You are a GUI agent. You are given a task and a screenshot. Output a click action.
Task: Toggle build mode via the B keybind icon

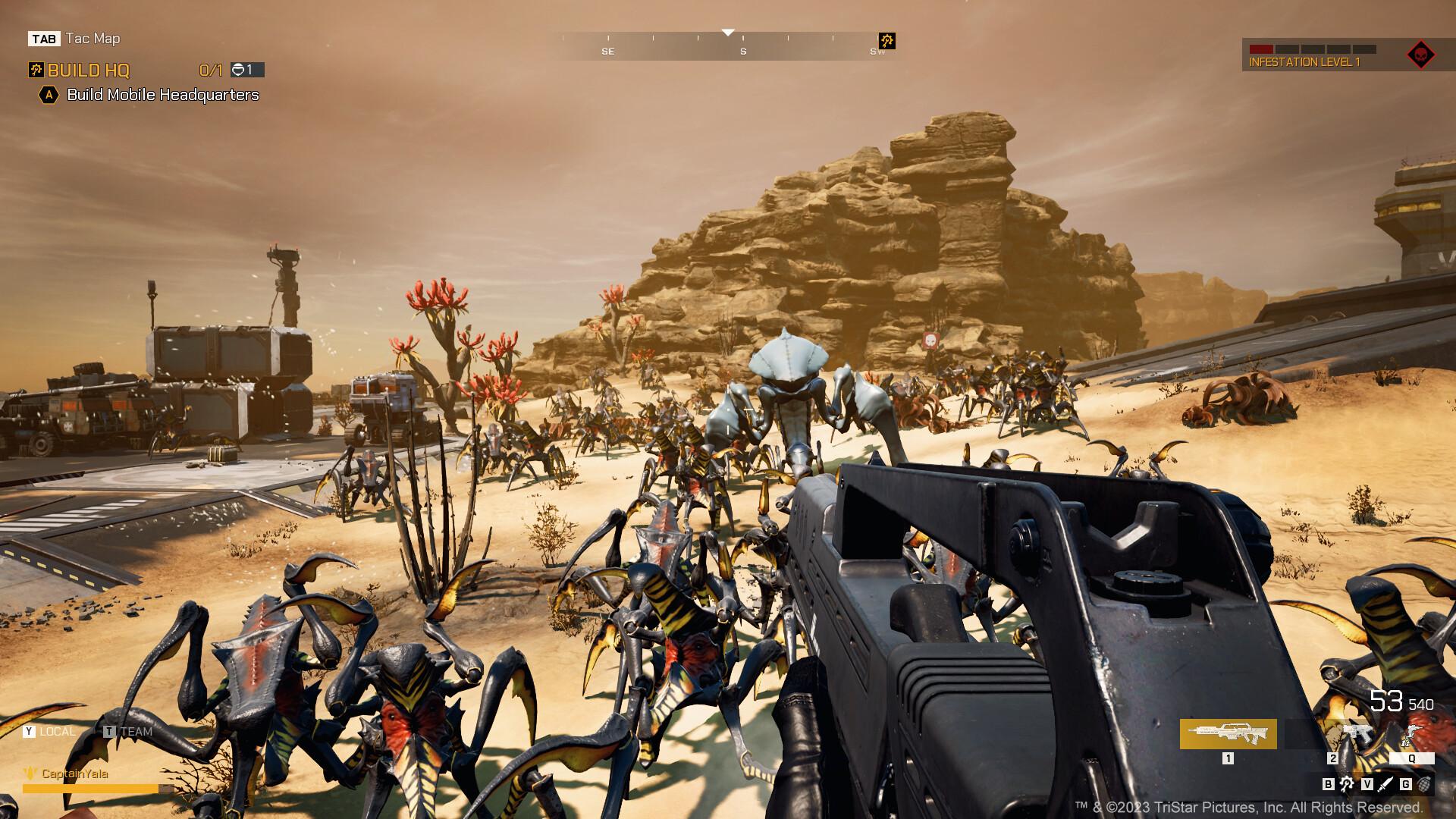click(1327, 786)
